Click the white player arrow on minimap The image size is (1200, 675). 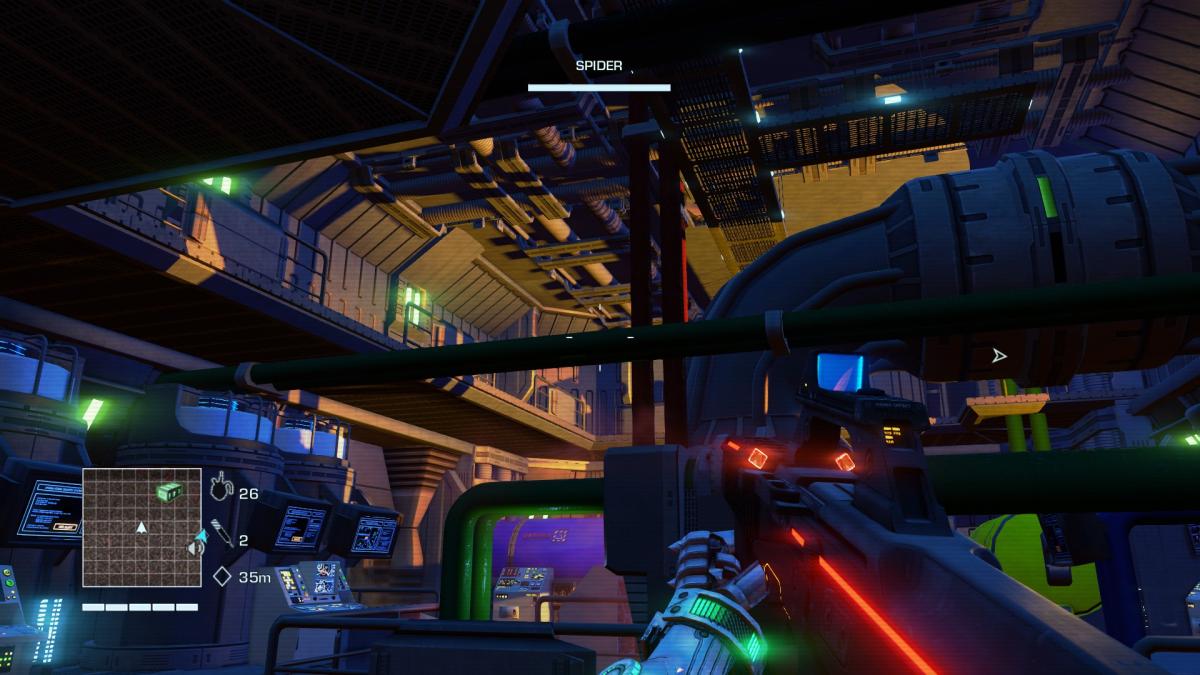pos(141,526)
